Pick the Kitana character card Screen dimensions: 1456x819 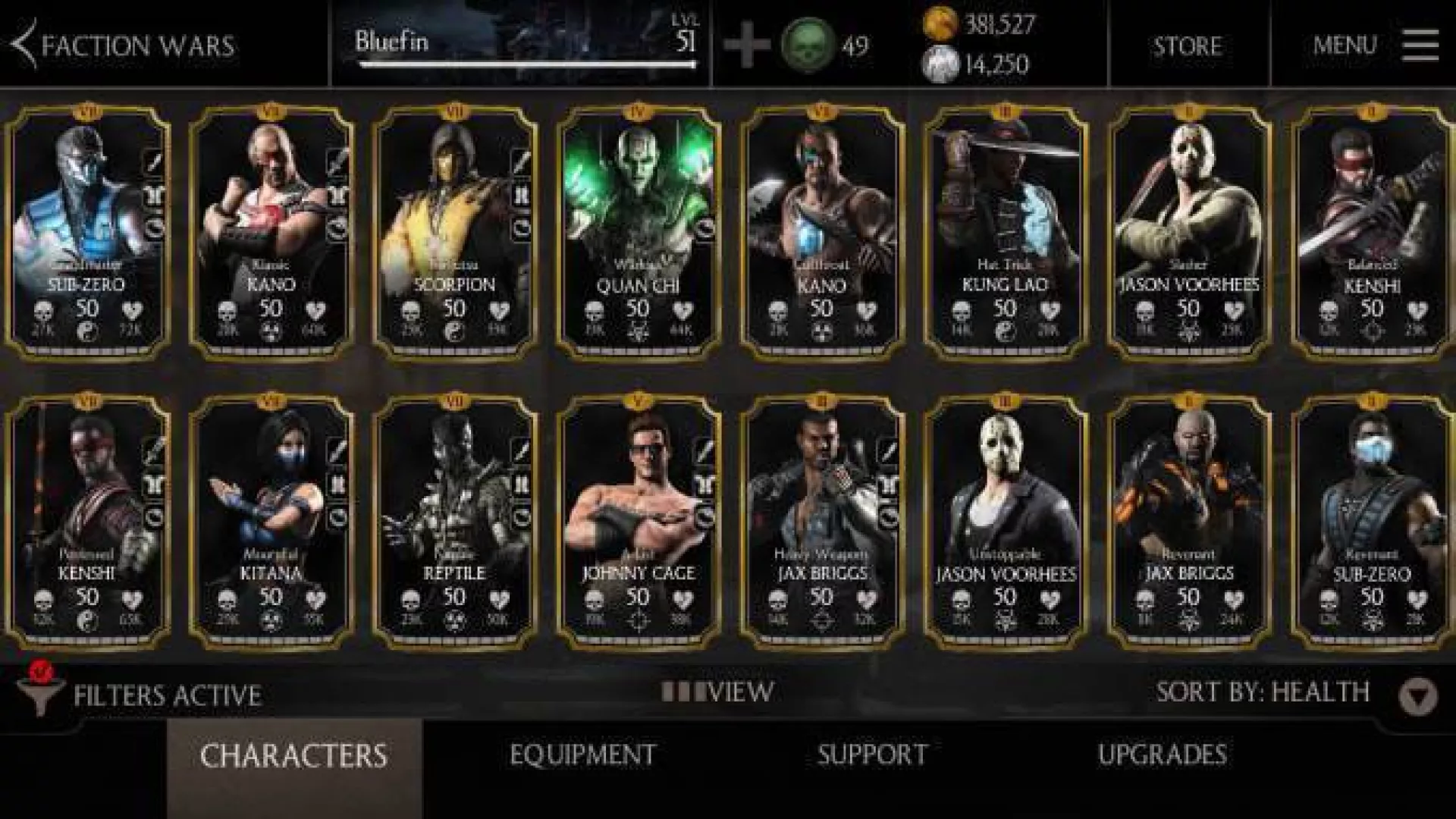pos(271,522)
